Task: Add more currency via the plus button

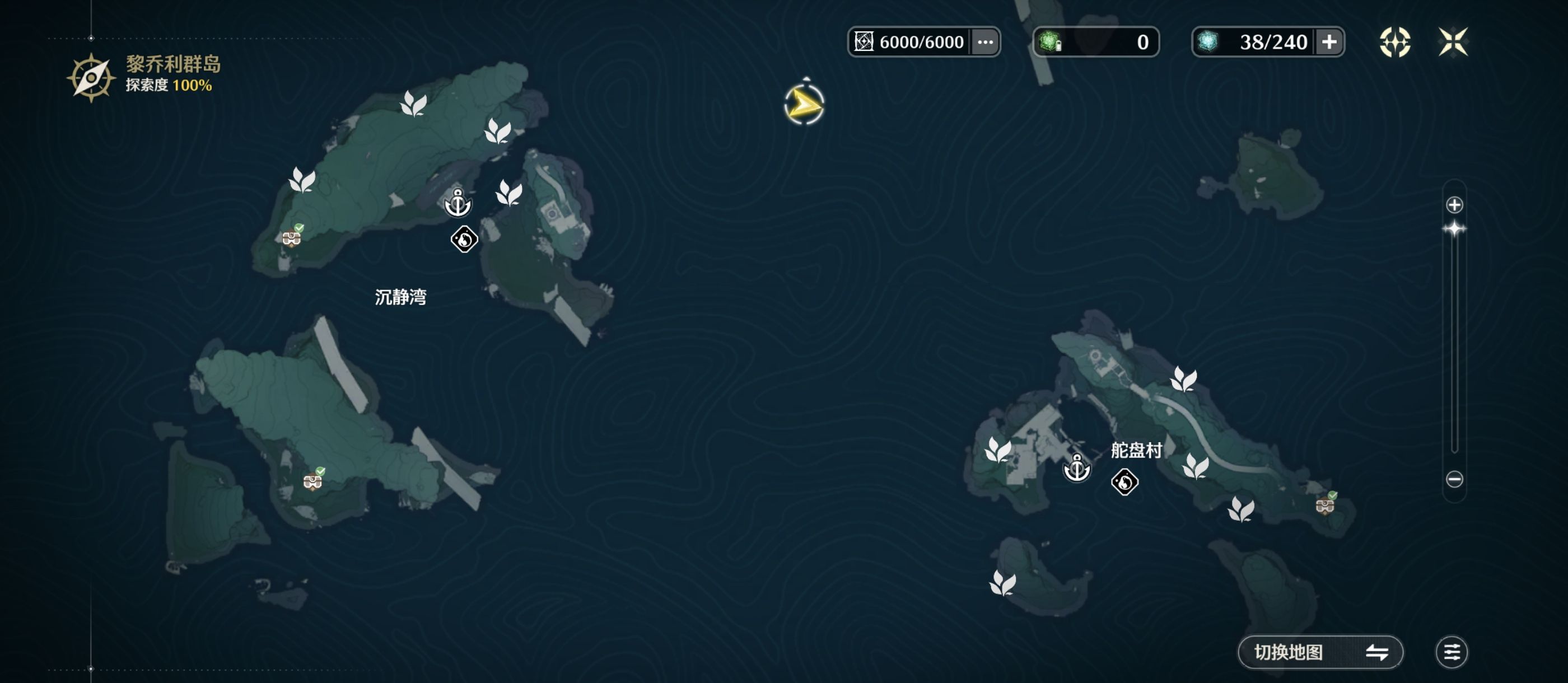Action: coord(1329,42)
